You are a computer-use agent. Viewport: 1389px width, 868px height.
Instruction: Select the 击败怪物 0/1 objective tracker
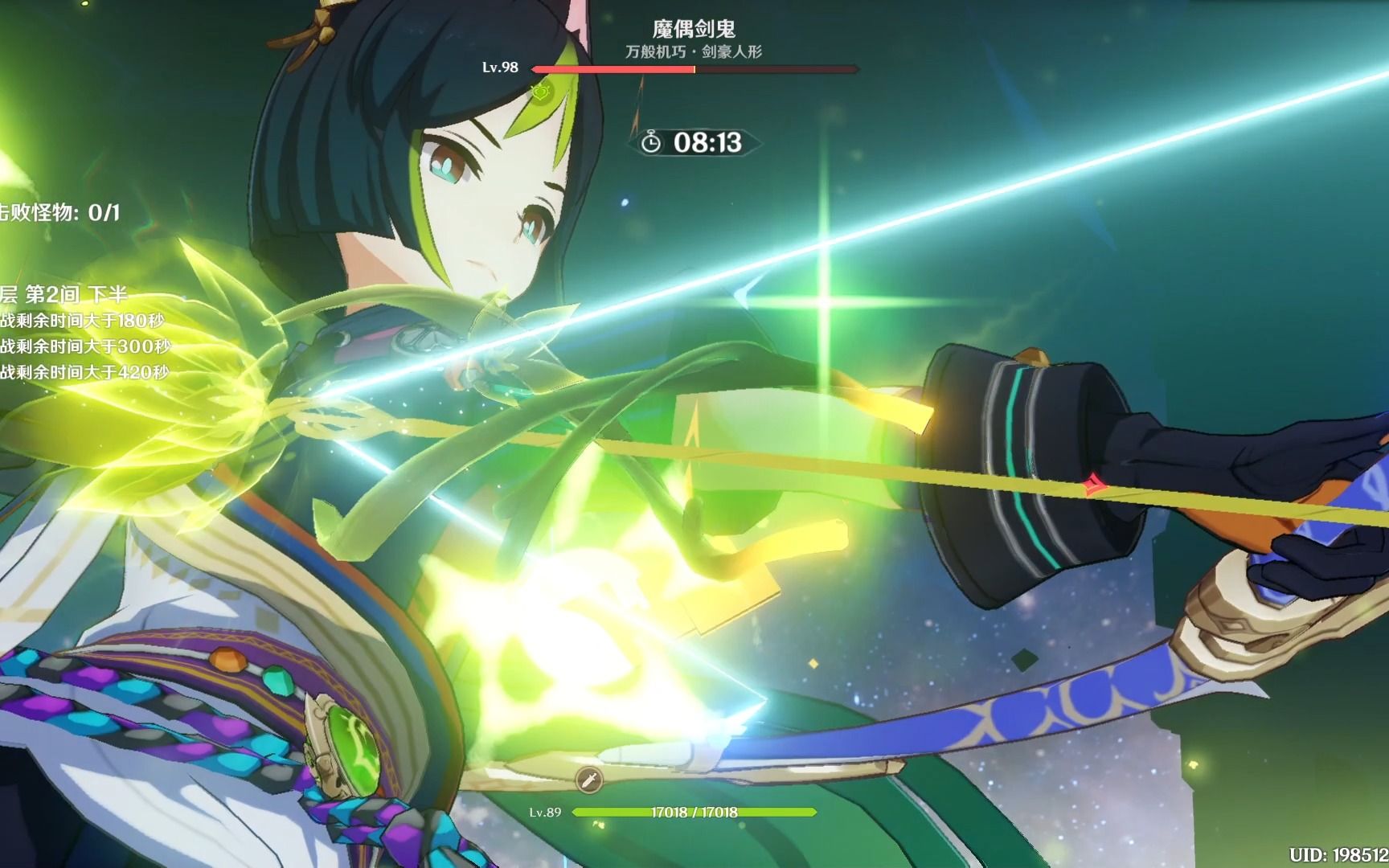pyautogui.click(x=59, y=212)
